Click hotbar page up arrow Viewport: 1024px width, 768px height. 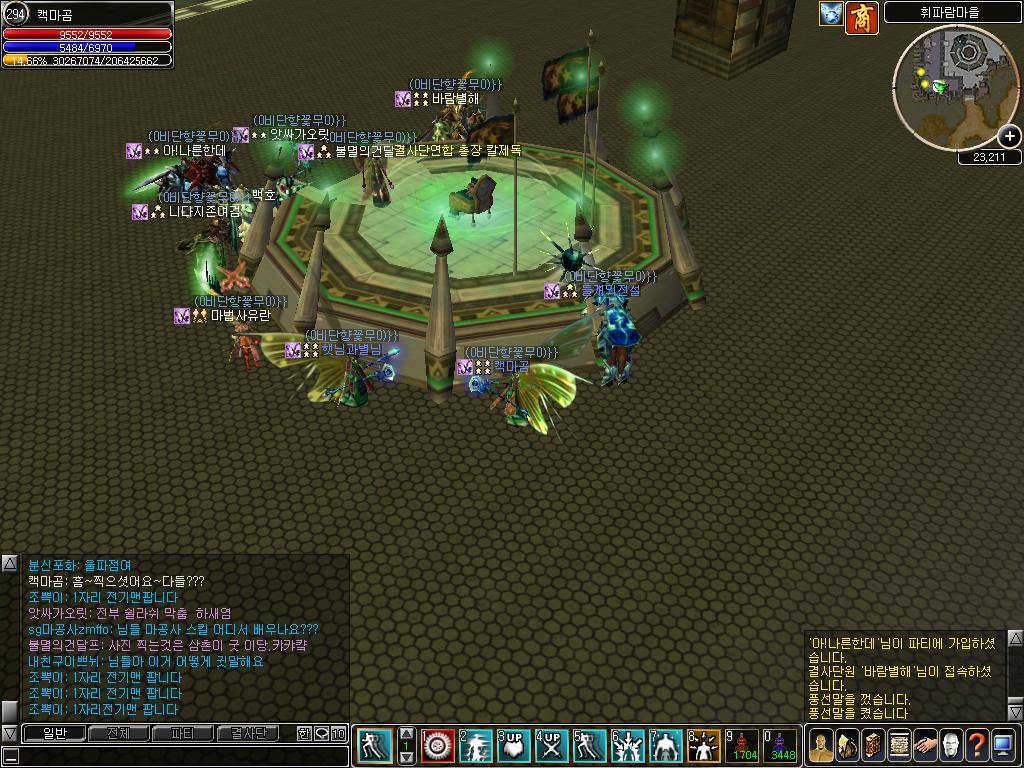[406, 733]
